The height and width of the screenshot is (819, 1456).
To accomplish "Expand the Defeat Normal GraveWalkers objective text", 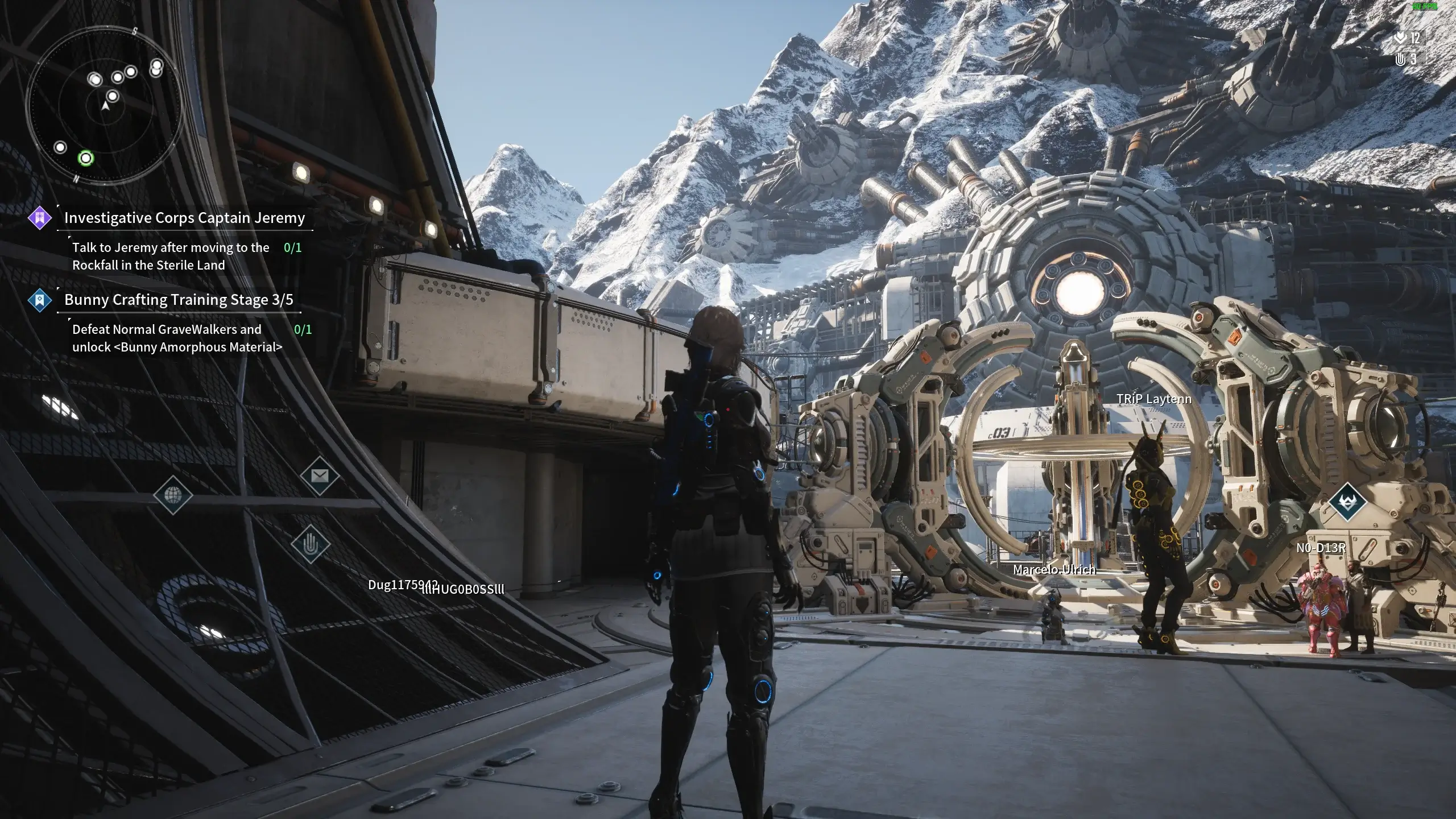I will click(167, 338).
